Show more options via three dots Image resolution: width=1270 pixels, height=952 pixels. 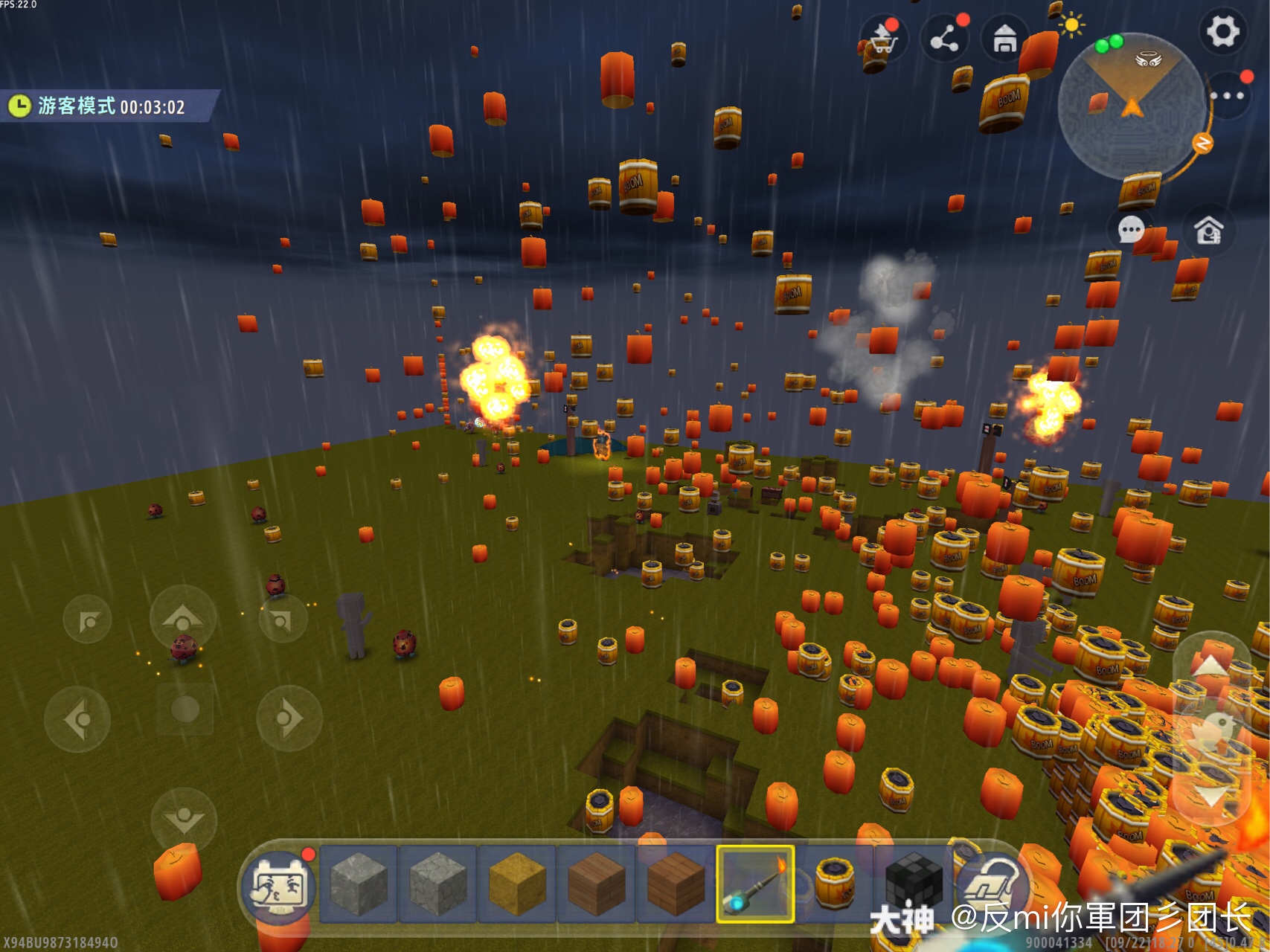(x=1227, y=96)
